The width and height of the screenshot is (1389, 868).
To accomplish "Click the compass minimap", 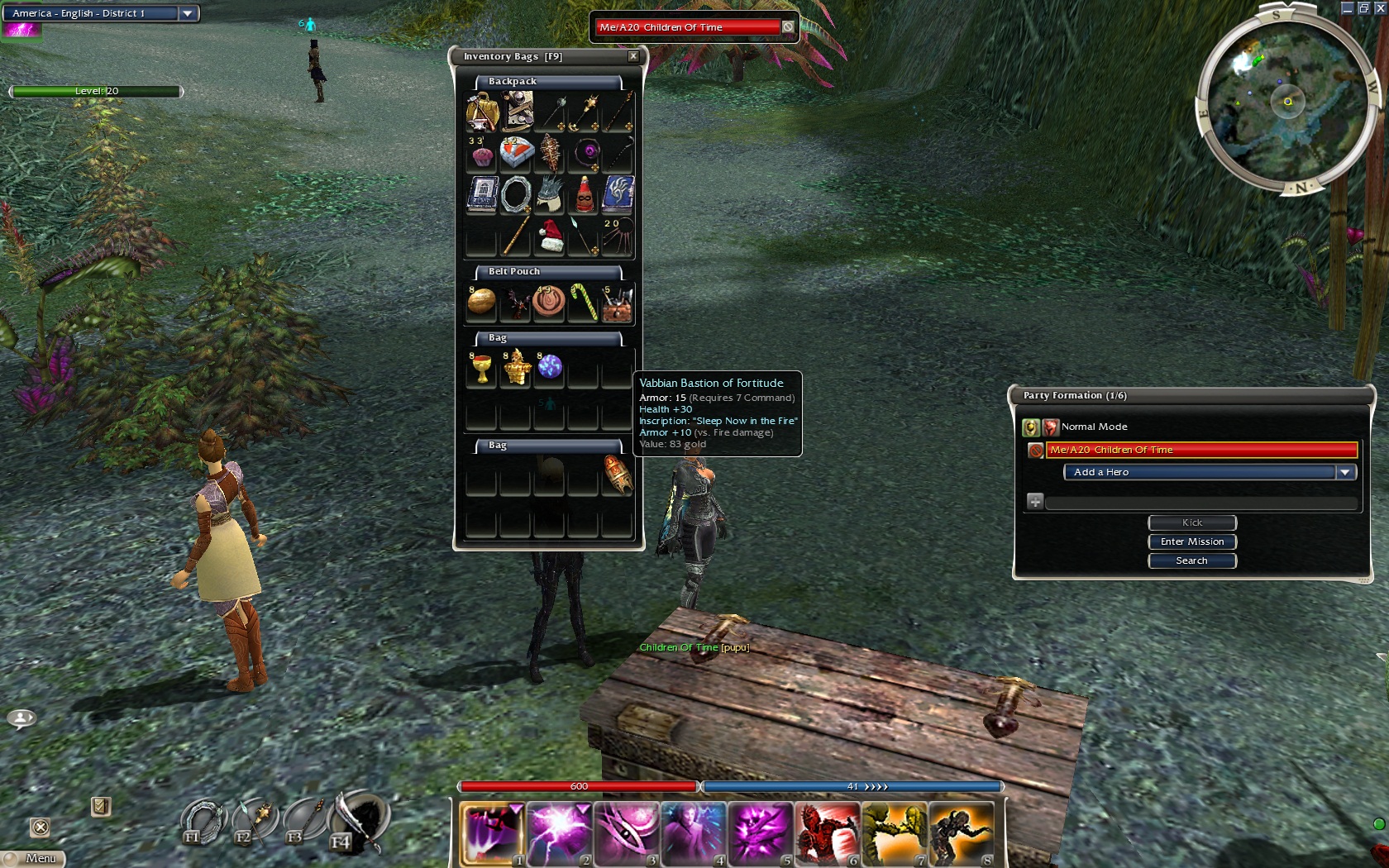I will coord(1286,101).
